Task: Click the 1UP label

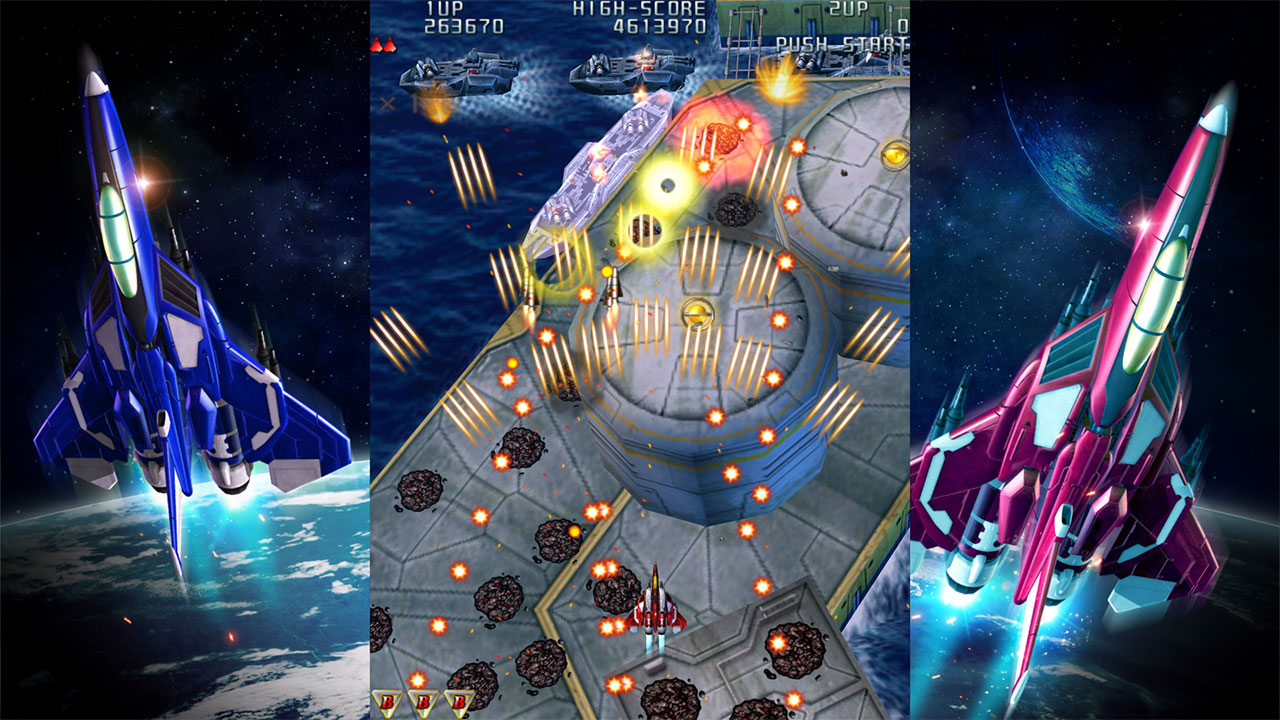Action: click(444, 11)
